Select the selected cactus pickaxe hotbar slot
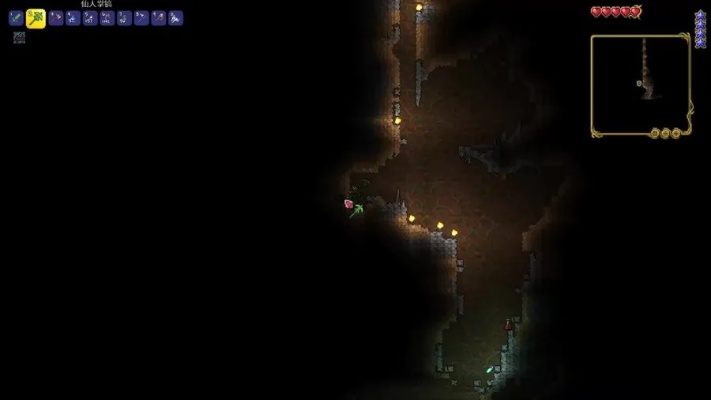711x400 pixels. [x=36, y=18]
